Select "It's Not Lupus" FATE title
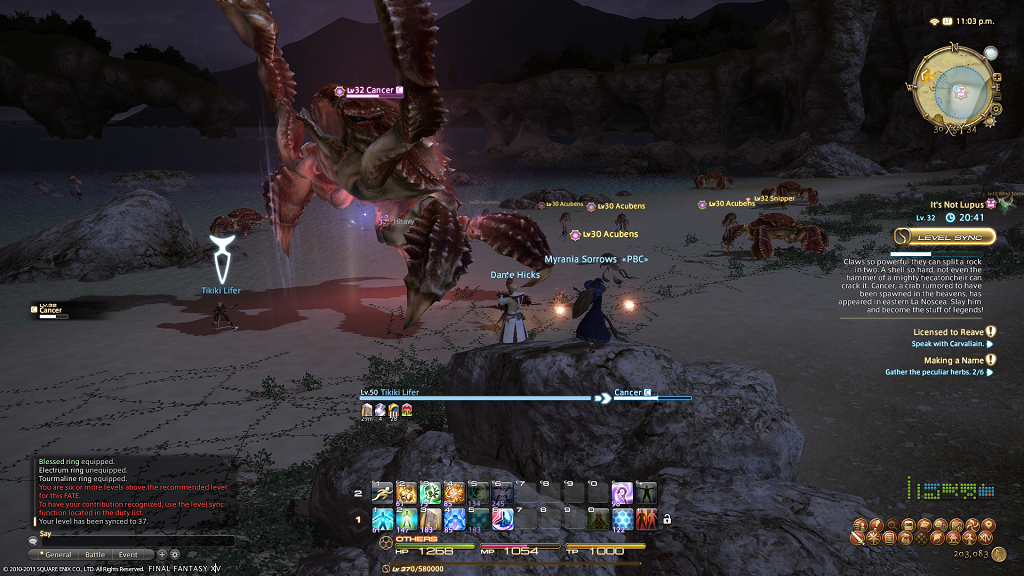The image size is (1024, 576). click(958, 204)
